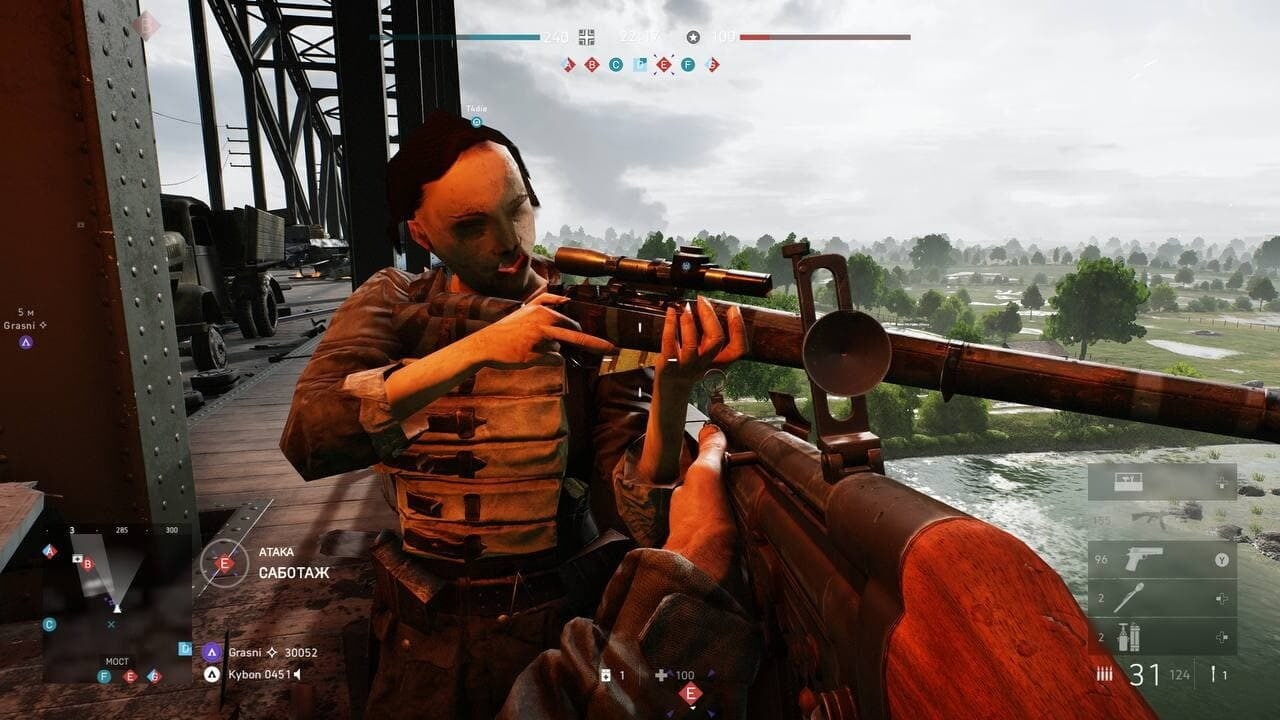This screenshot has width=1280, height=720.
Task: Click objective flag F in top bar
Action: (x=688, y=65)
